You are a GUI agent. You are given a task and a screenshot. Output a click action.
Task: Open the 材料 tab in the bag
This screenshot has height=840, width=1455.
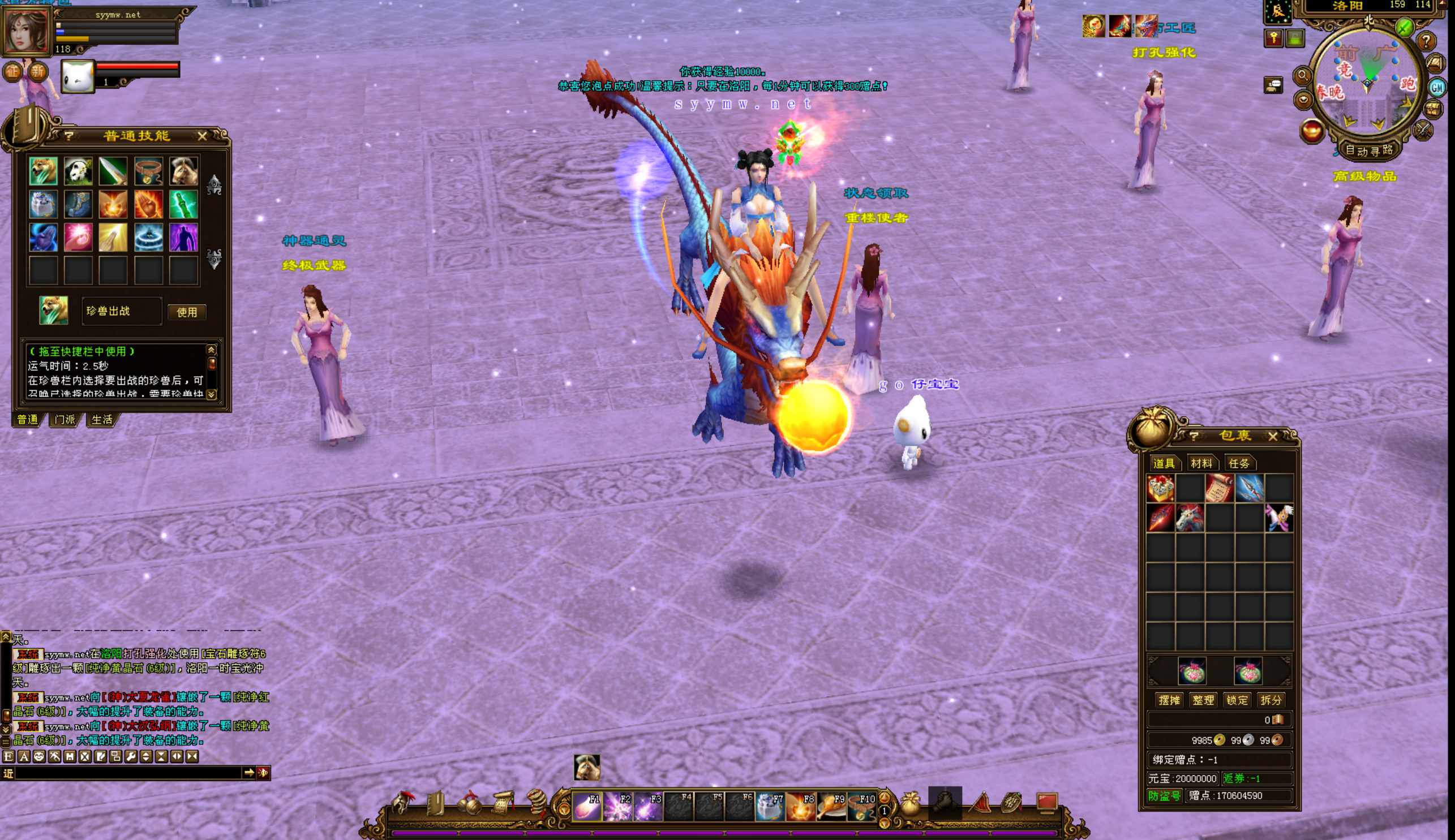pyautogui.click(x=1201, y=463)
